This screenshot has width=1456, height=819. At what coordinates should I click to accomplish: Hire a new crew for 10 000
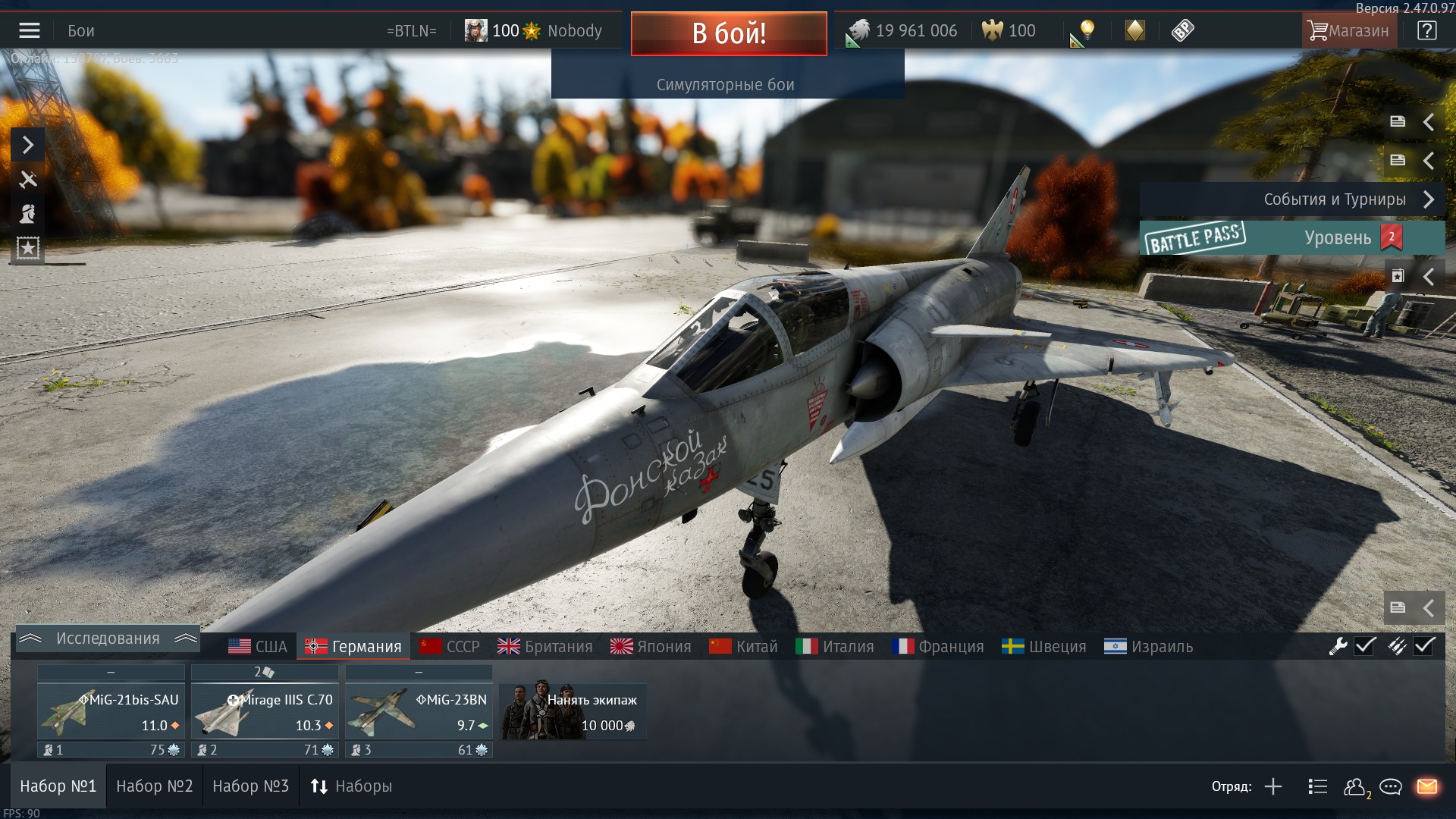573,711
